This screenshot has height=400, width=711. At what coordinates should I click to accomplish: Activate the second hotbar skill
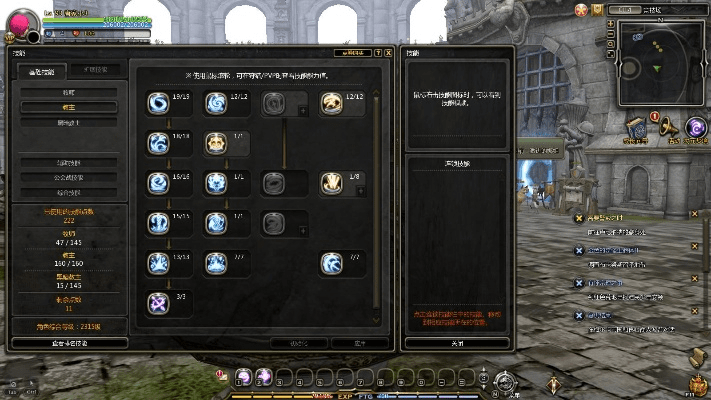tap(262, 377)
